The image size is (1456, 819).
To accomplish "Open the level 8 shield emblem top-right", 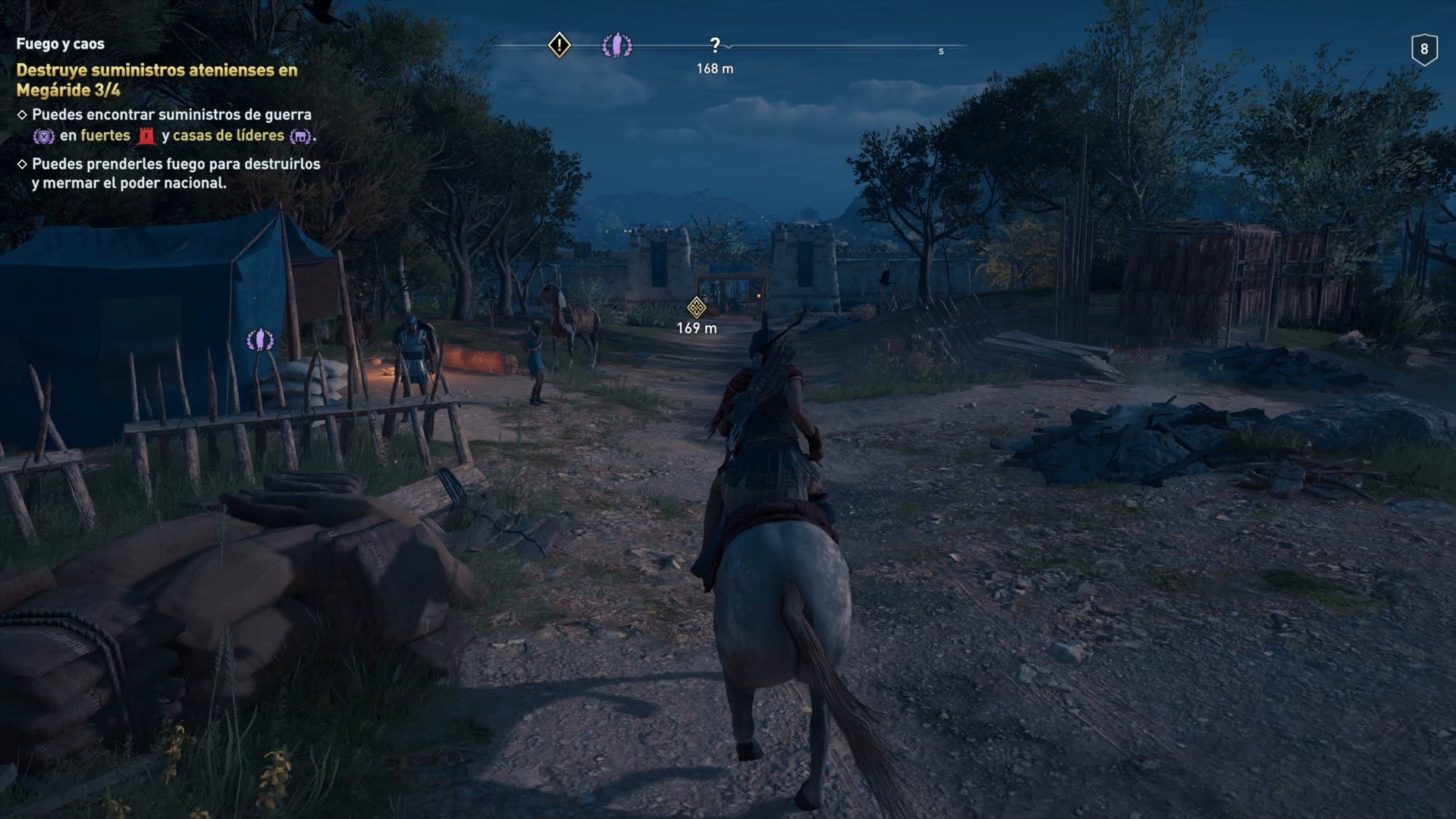I will coord(1424,48).
